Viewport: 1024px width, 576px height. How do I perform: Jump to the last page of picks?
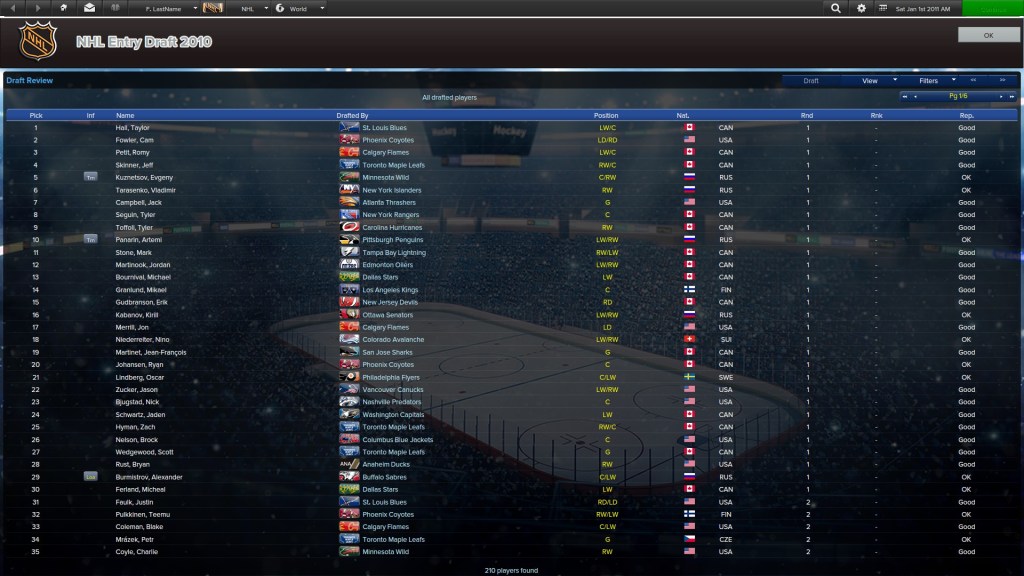[x=1011, y=96]
